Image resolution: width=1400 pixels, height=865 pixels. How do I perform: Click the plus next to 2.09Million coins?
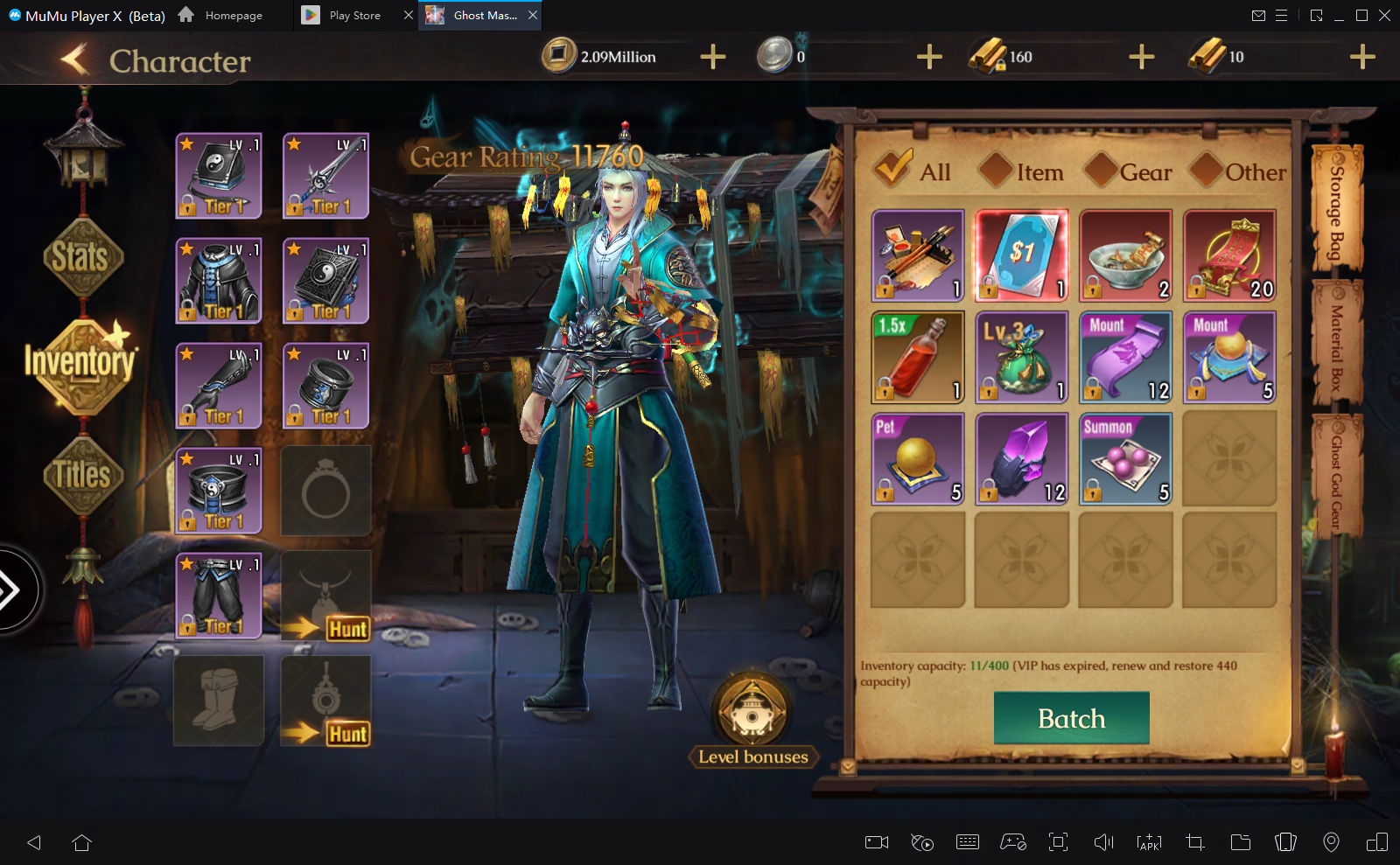pos(711,57)
